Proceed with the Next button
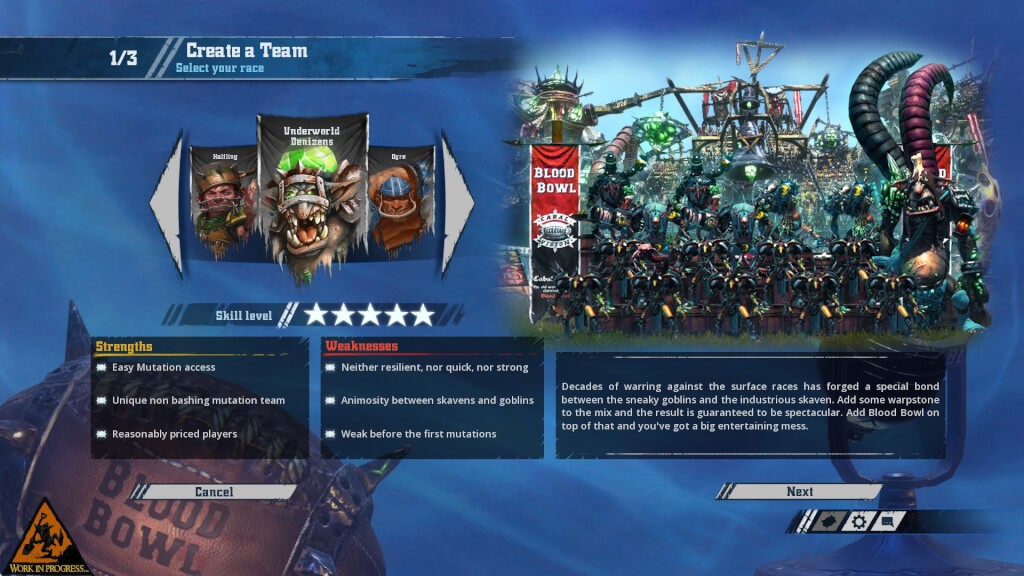The height and width of the screenshot is (576, 1024). coord(799,492)
